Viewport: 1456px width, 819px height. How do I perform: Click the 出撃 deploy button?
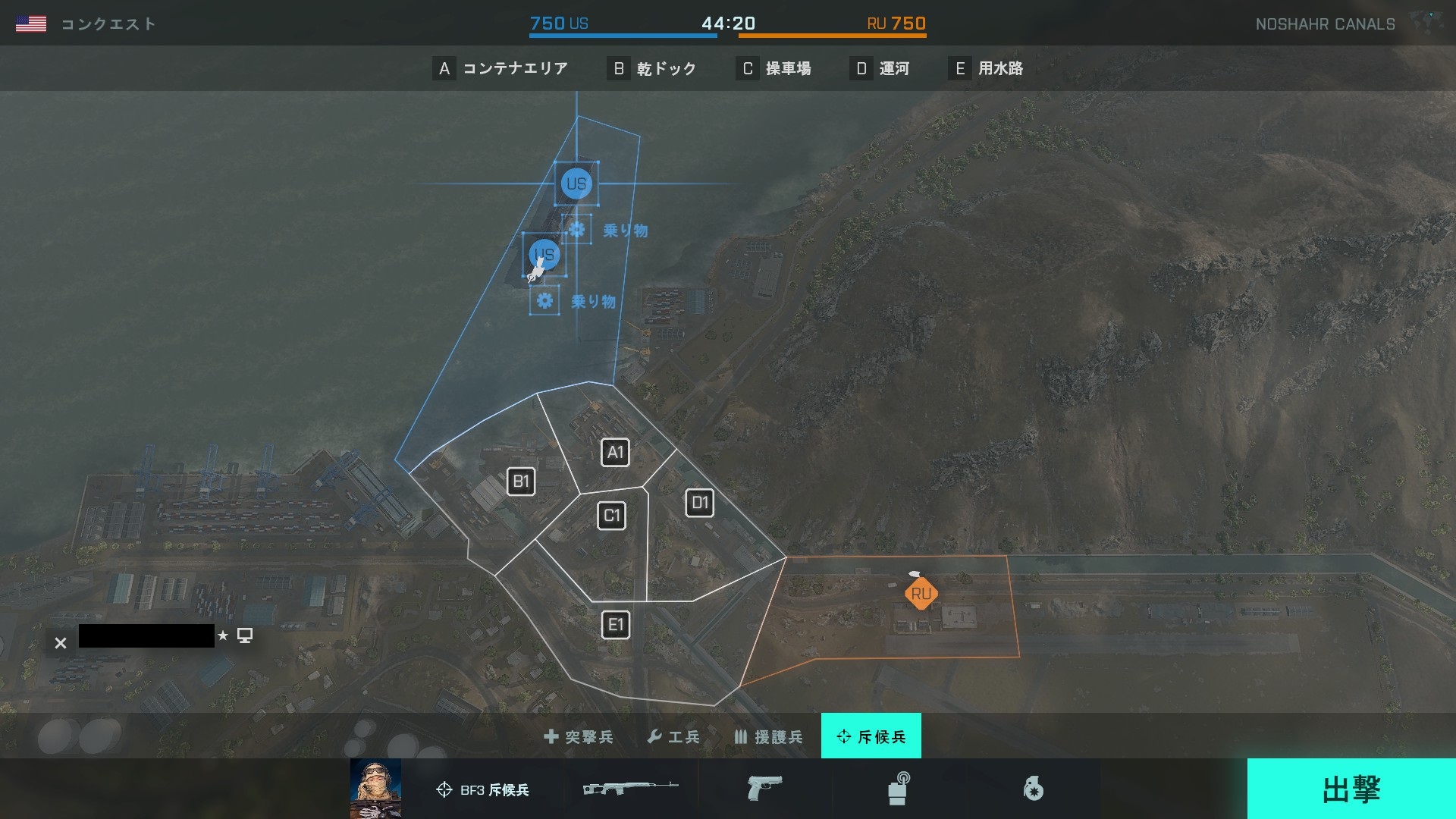1351,789
